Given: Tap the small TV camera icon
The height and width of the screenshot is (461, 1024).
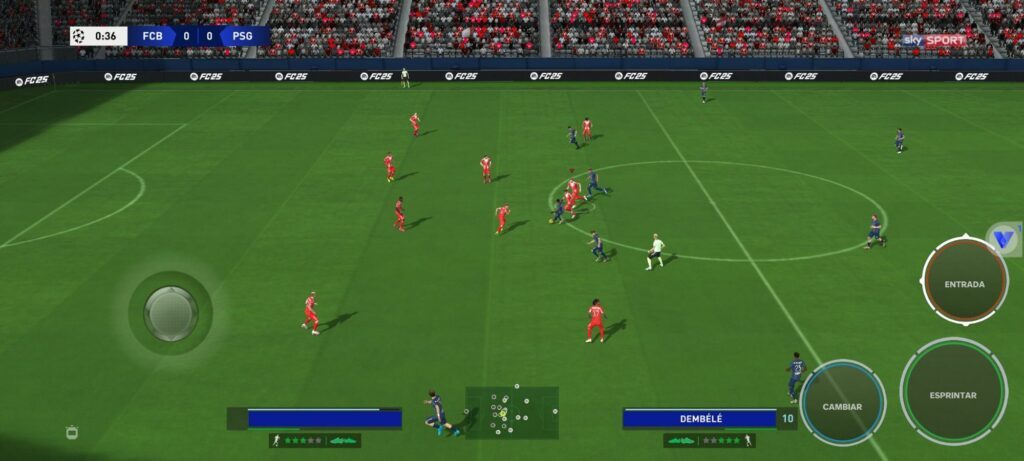Looking at the screenshot, I should pyautogui.click(x=71, y=431).
